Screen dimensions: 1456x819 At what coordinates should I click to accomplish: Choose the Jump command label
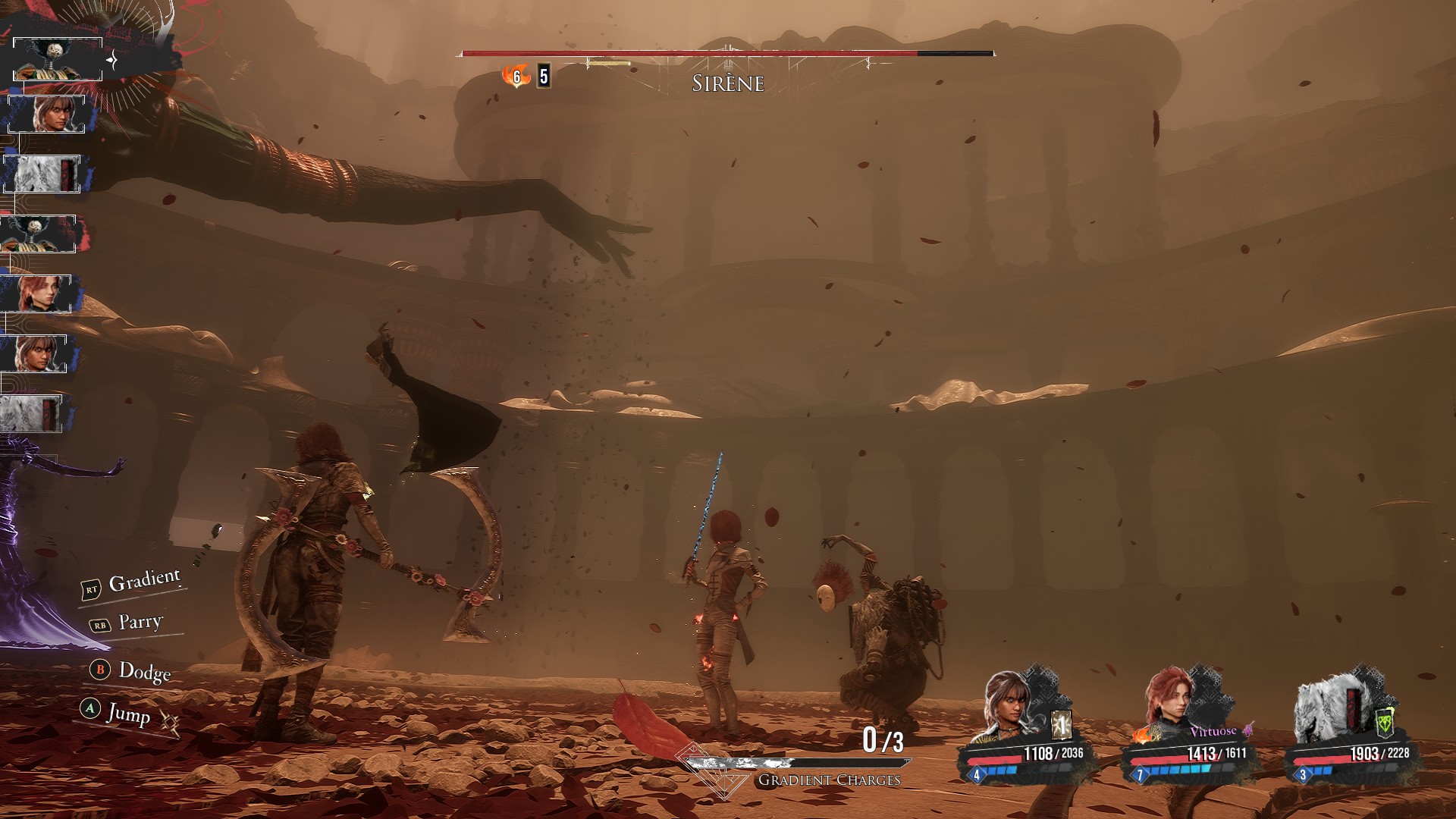point(128,713)
